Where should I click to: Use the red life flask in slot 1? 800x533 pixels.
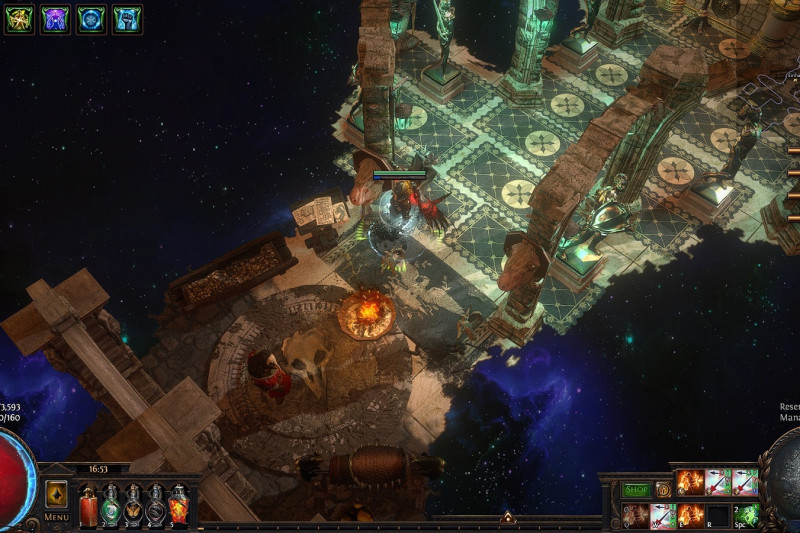(x=89, y=505)
